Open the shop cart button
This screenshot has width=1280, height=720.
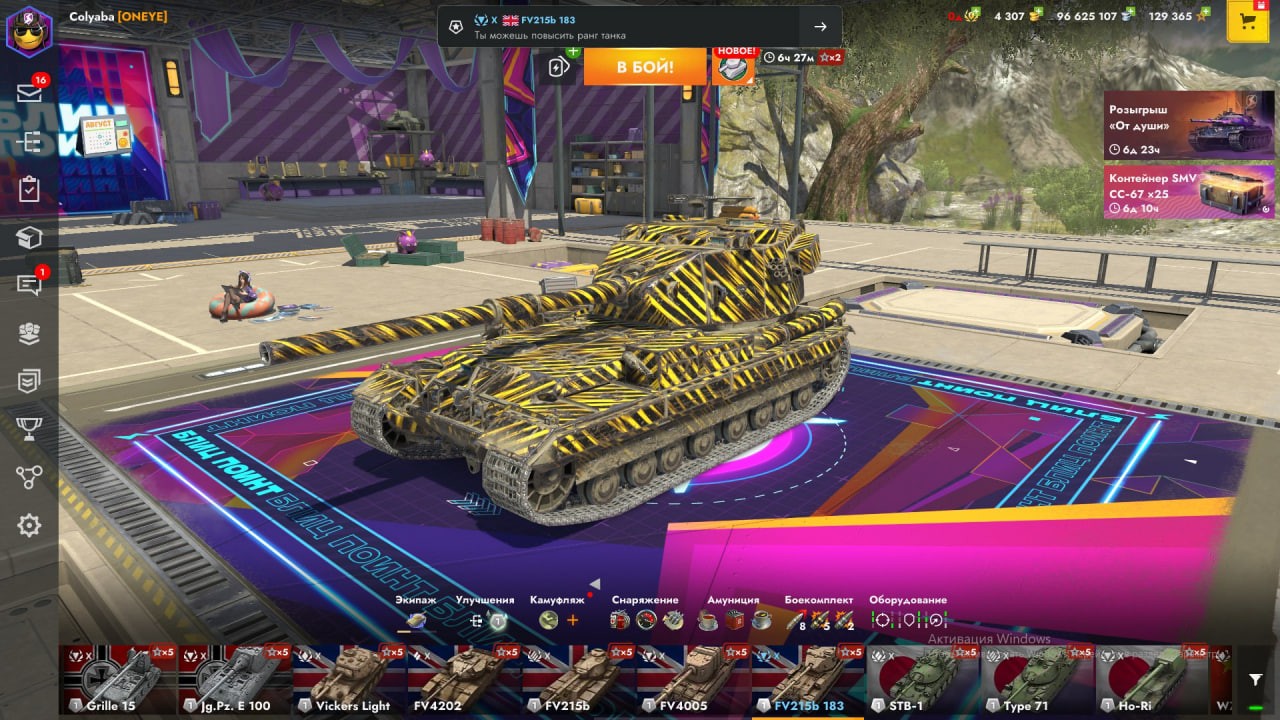(1247, 22)
